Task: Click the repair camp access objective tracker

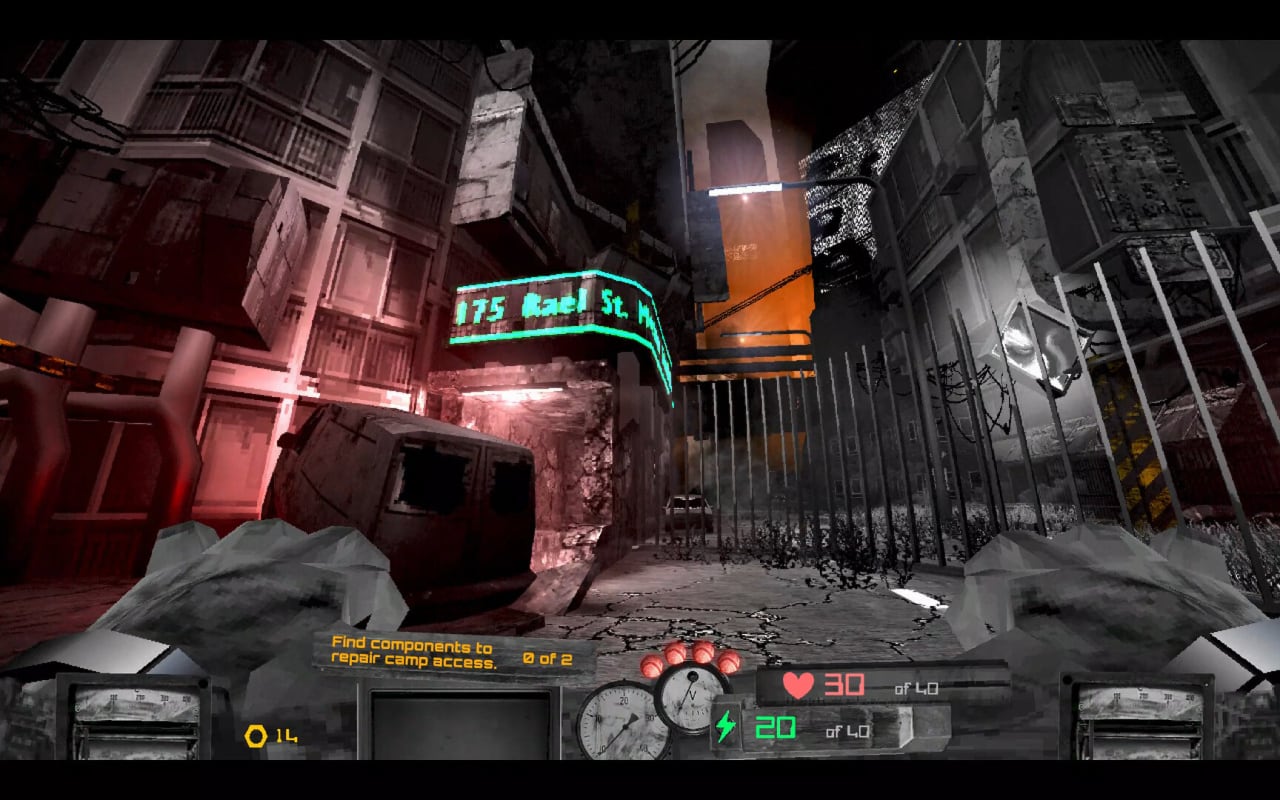Action: [452, 654]
